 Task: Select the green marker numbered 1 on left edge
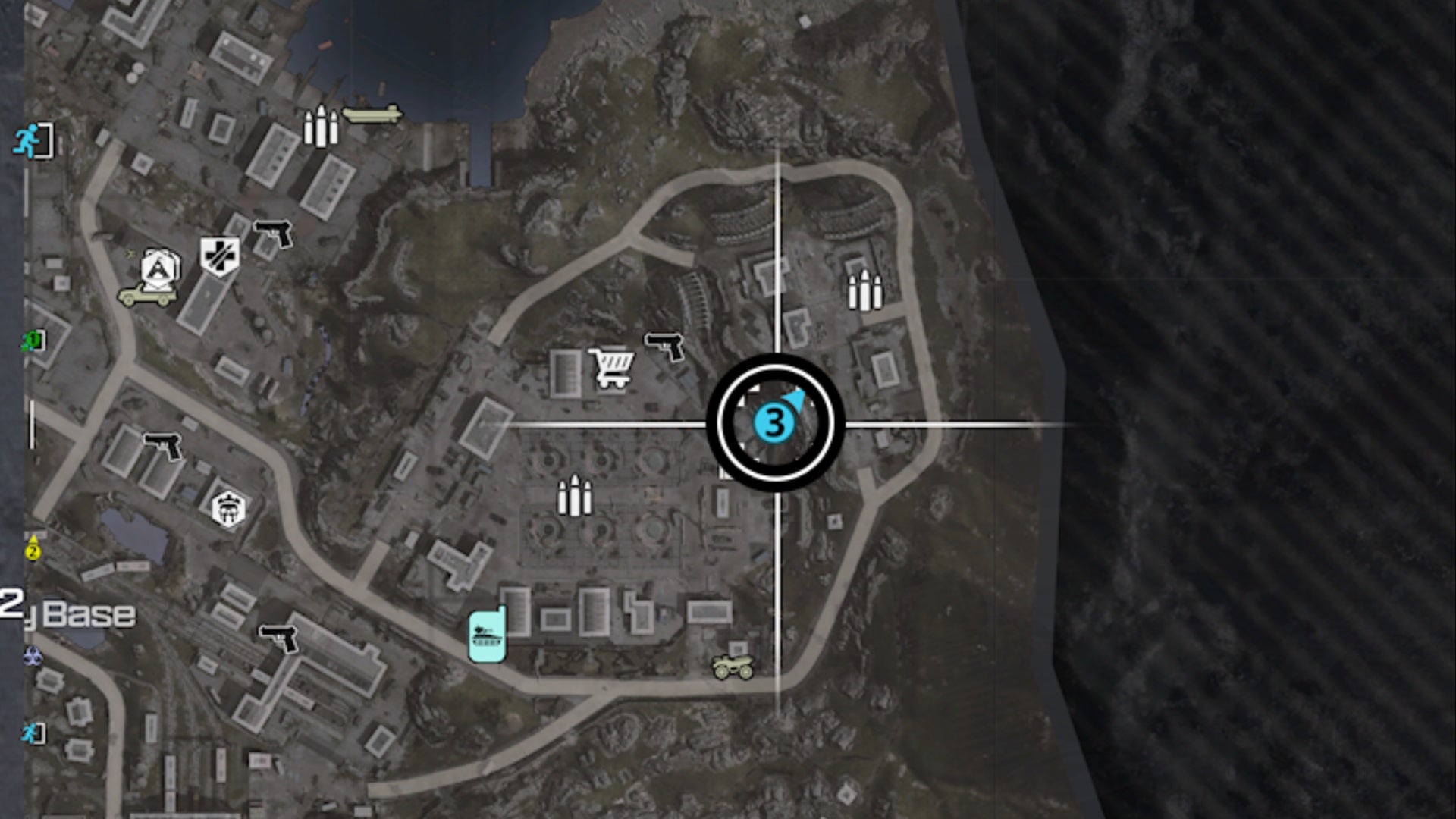point(30,340)
